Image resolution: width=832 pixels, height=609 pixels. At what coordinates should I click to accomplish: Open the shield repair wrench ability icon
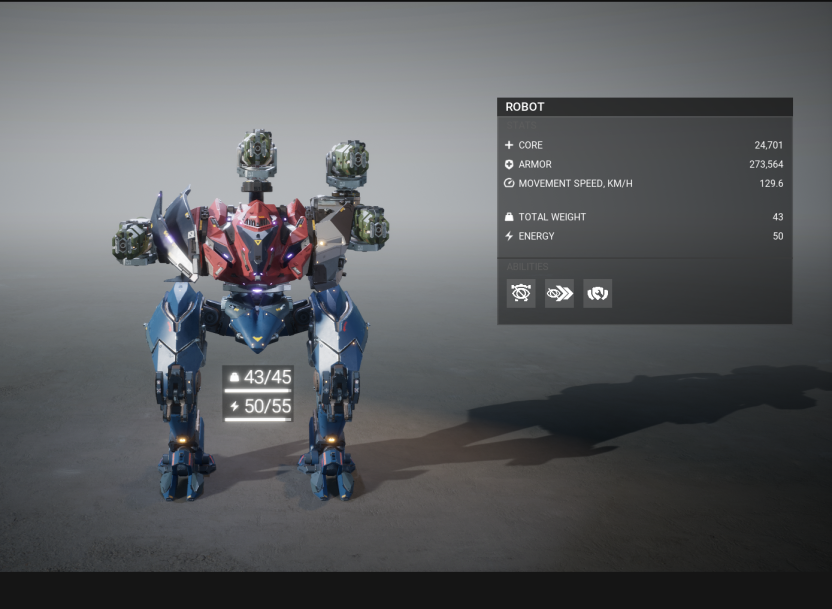(x=597, y=293)
